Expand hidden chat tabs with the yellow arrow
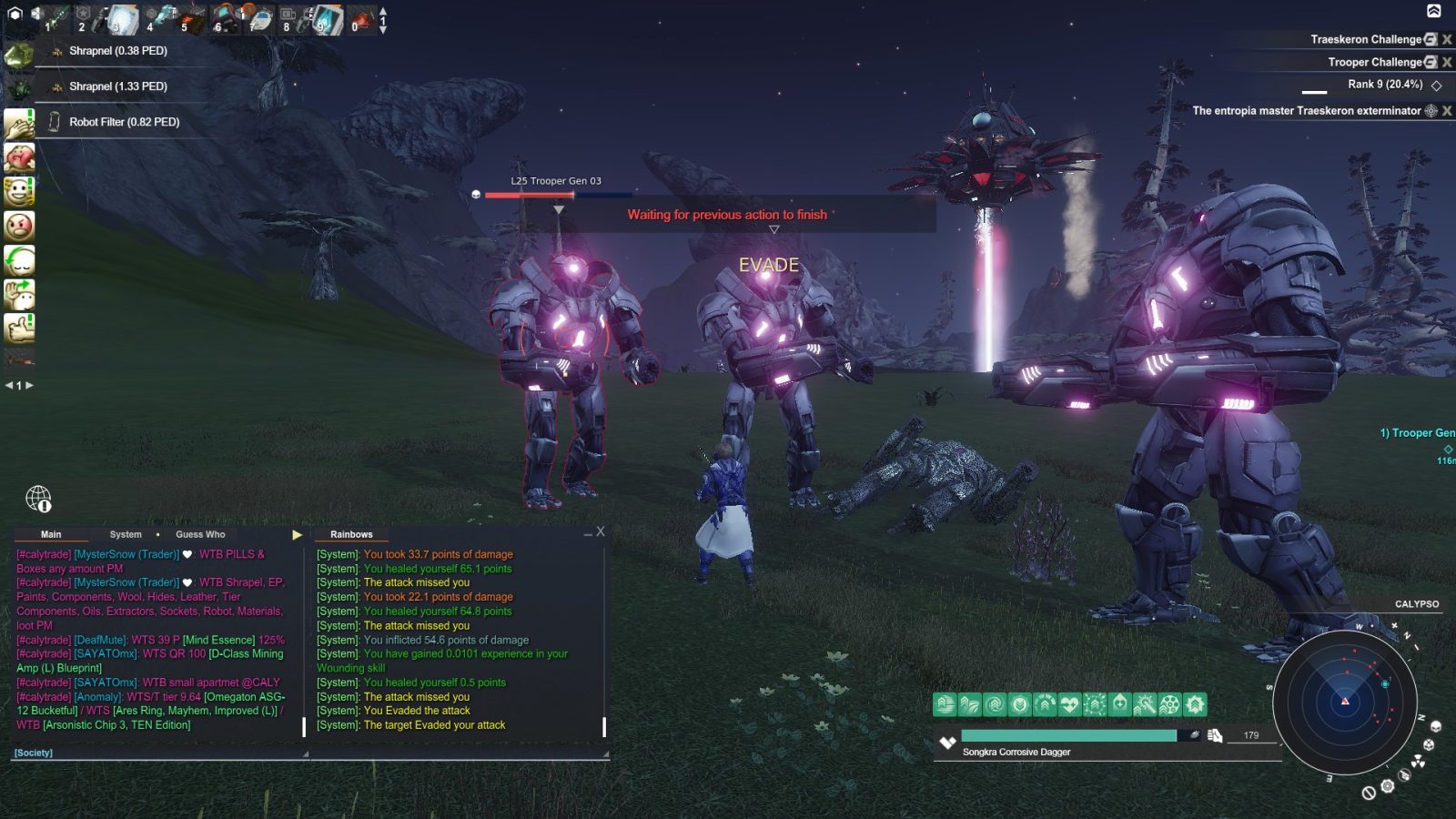Viewport: 1456px width, 819px height. click(295, 534)
